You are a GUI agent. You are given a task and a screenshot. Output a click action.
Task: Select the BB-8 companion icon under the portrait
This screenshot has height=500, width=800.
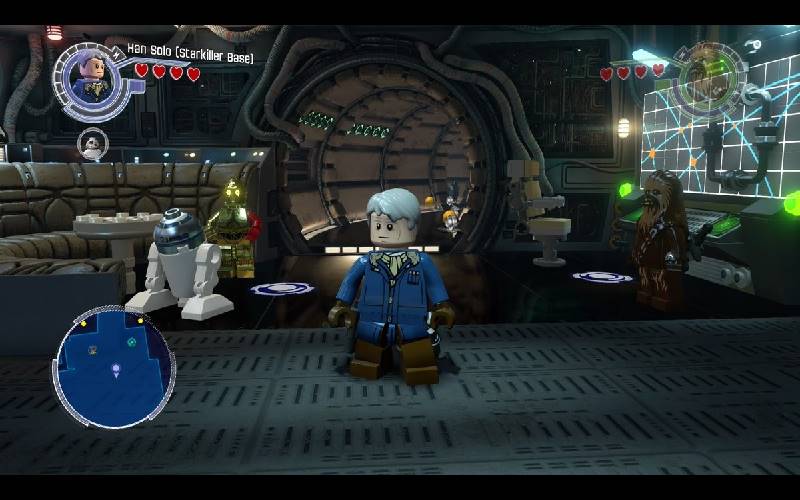tap(92, 143)
